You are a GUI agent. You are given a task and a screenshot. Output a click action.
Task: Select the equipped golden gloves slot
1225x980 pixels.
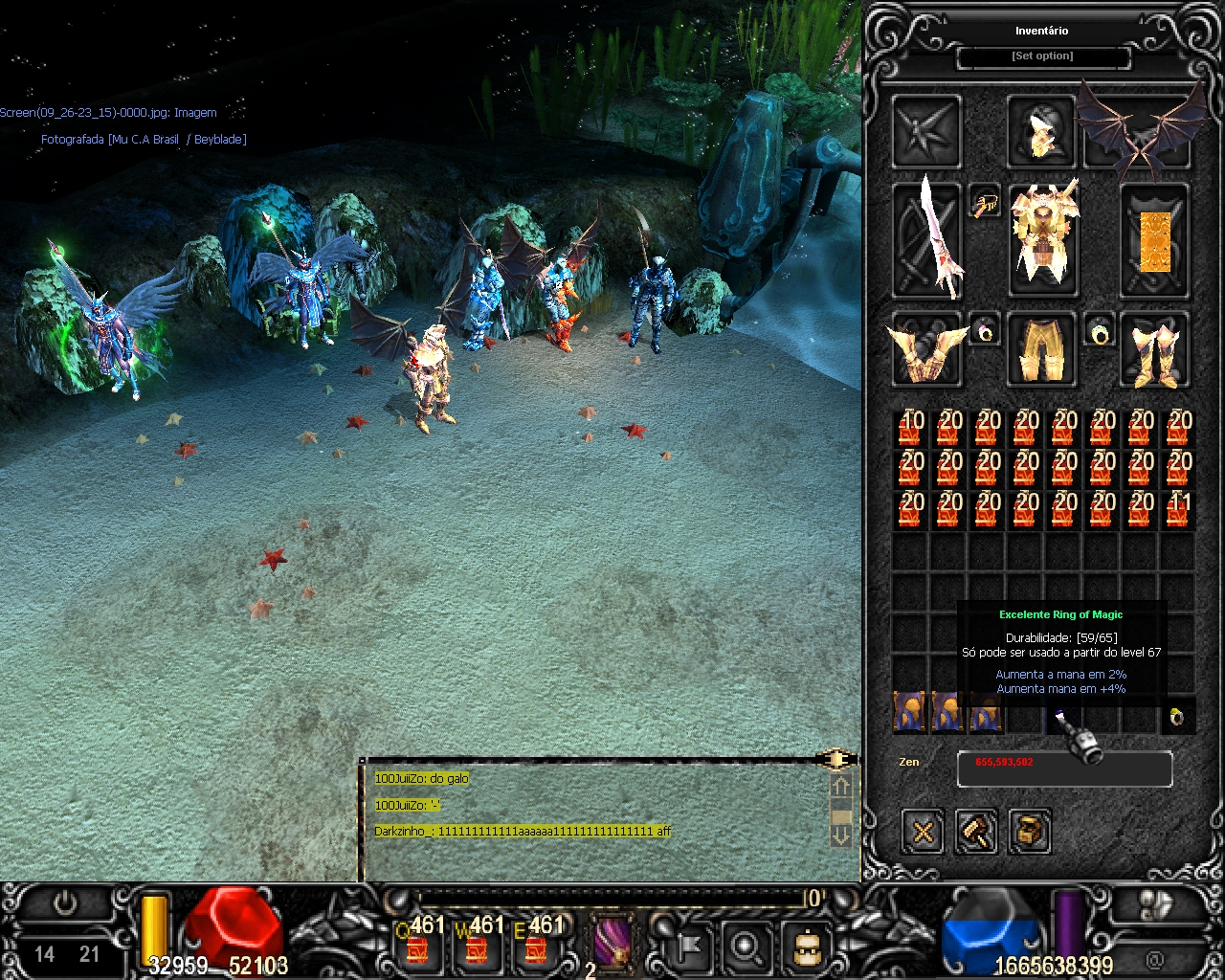click(926, 350)
